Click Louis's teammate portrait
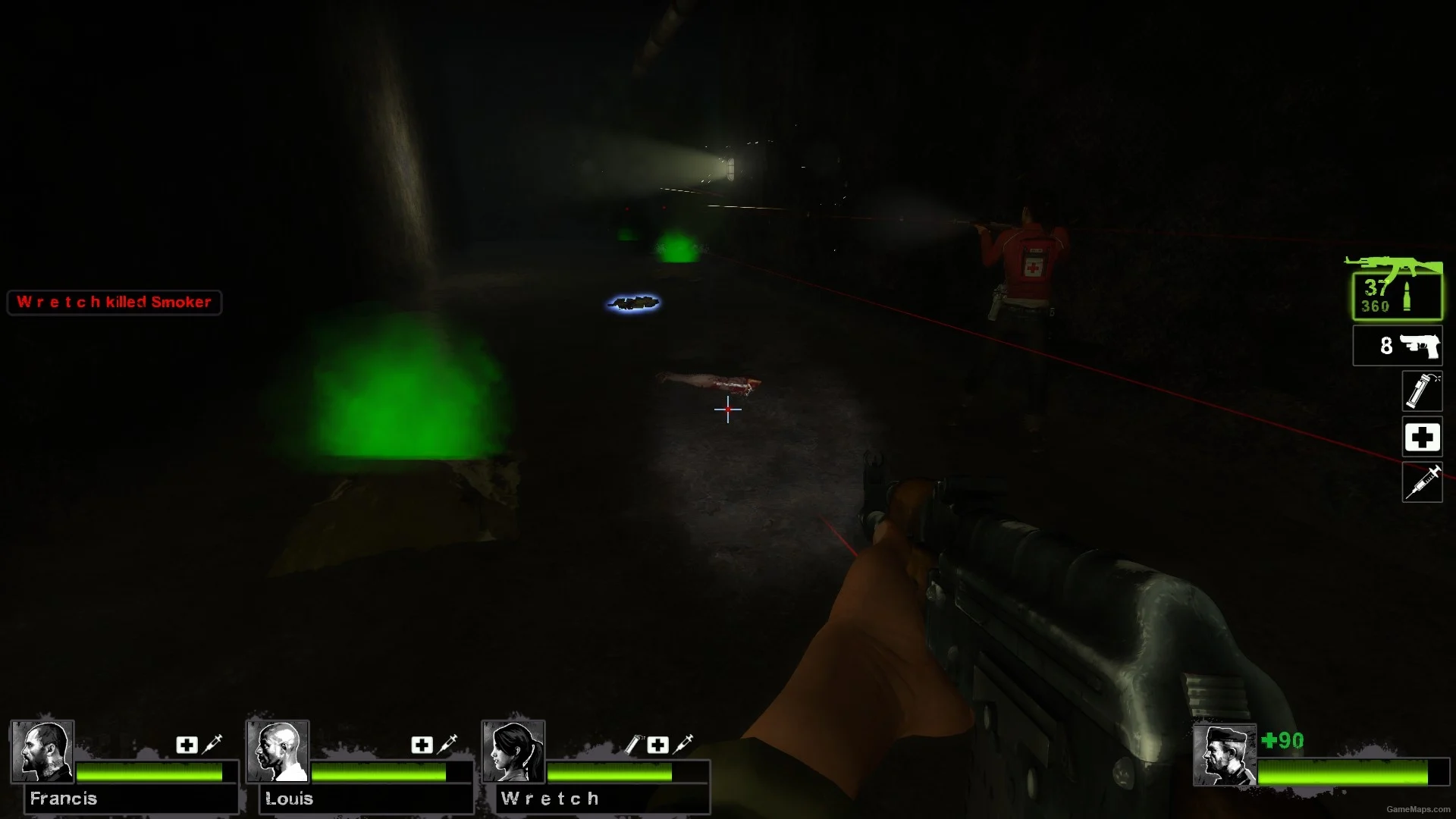 (278, 751)
